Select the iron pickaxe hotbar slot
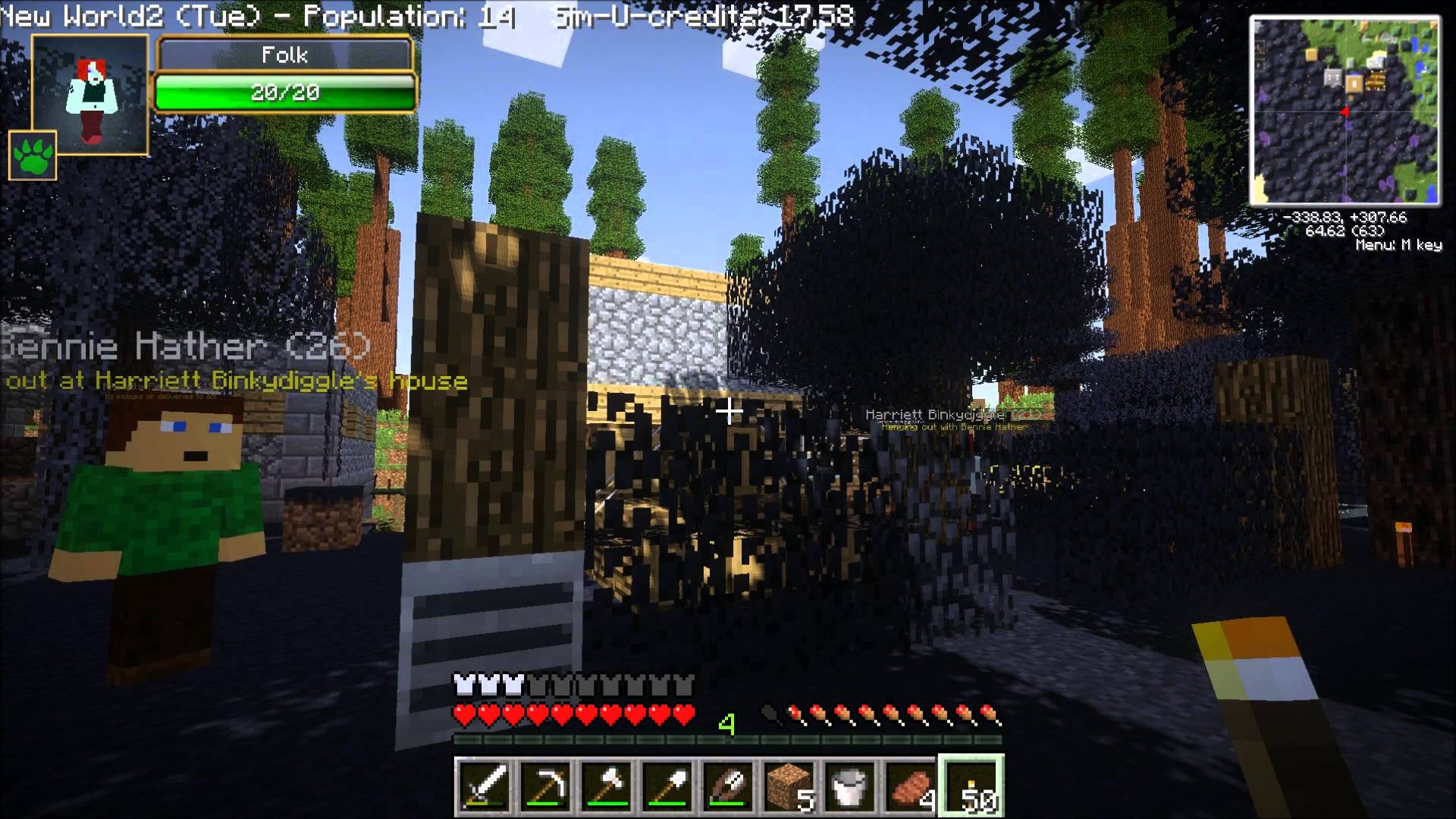The width and height of the screenshot is (1456, 819). click(x=546, y=786)
